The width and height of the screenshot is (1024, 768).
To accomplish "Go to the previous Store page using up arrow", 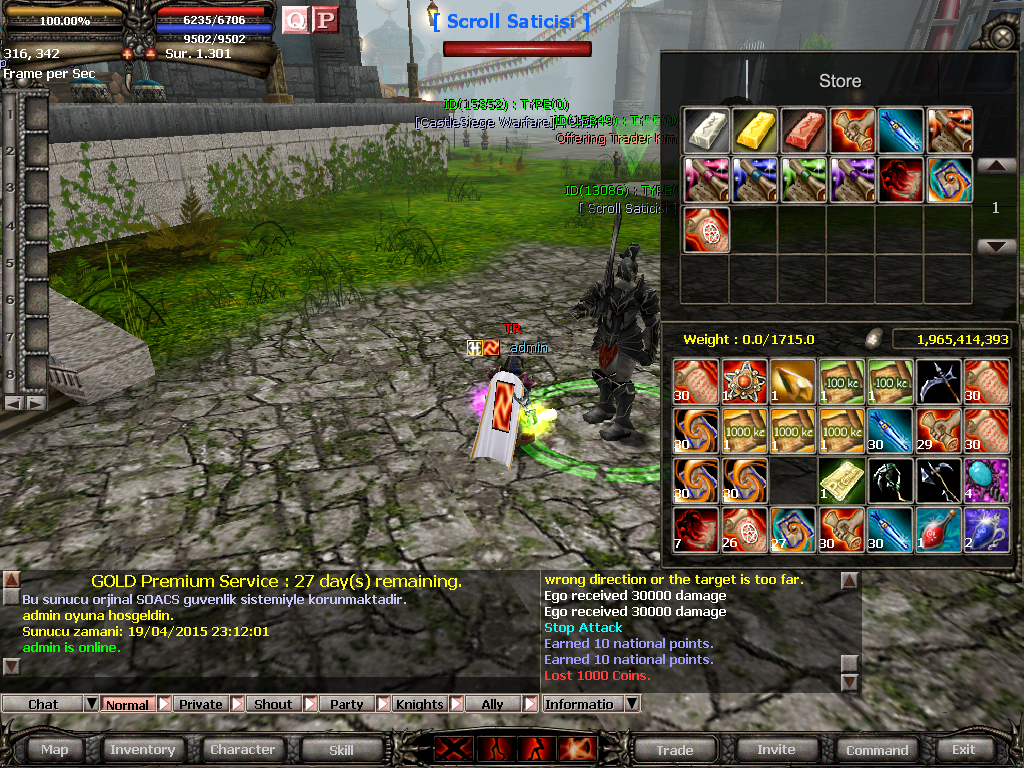I will [x=996, y=166].
